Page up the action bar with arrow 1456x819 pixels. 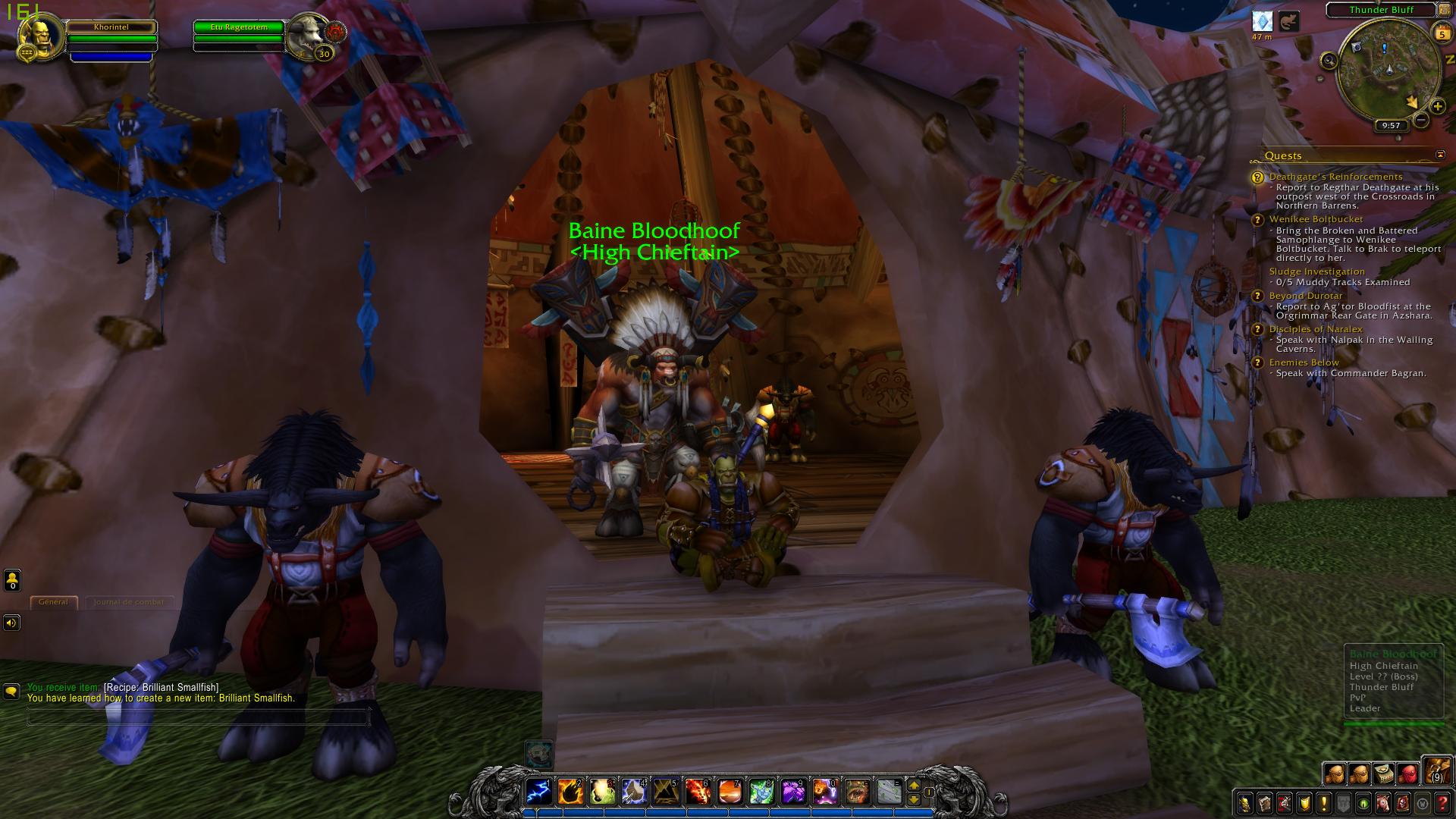click(x=914, y=786)
